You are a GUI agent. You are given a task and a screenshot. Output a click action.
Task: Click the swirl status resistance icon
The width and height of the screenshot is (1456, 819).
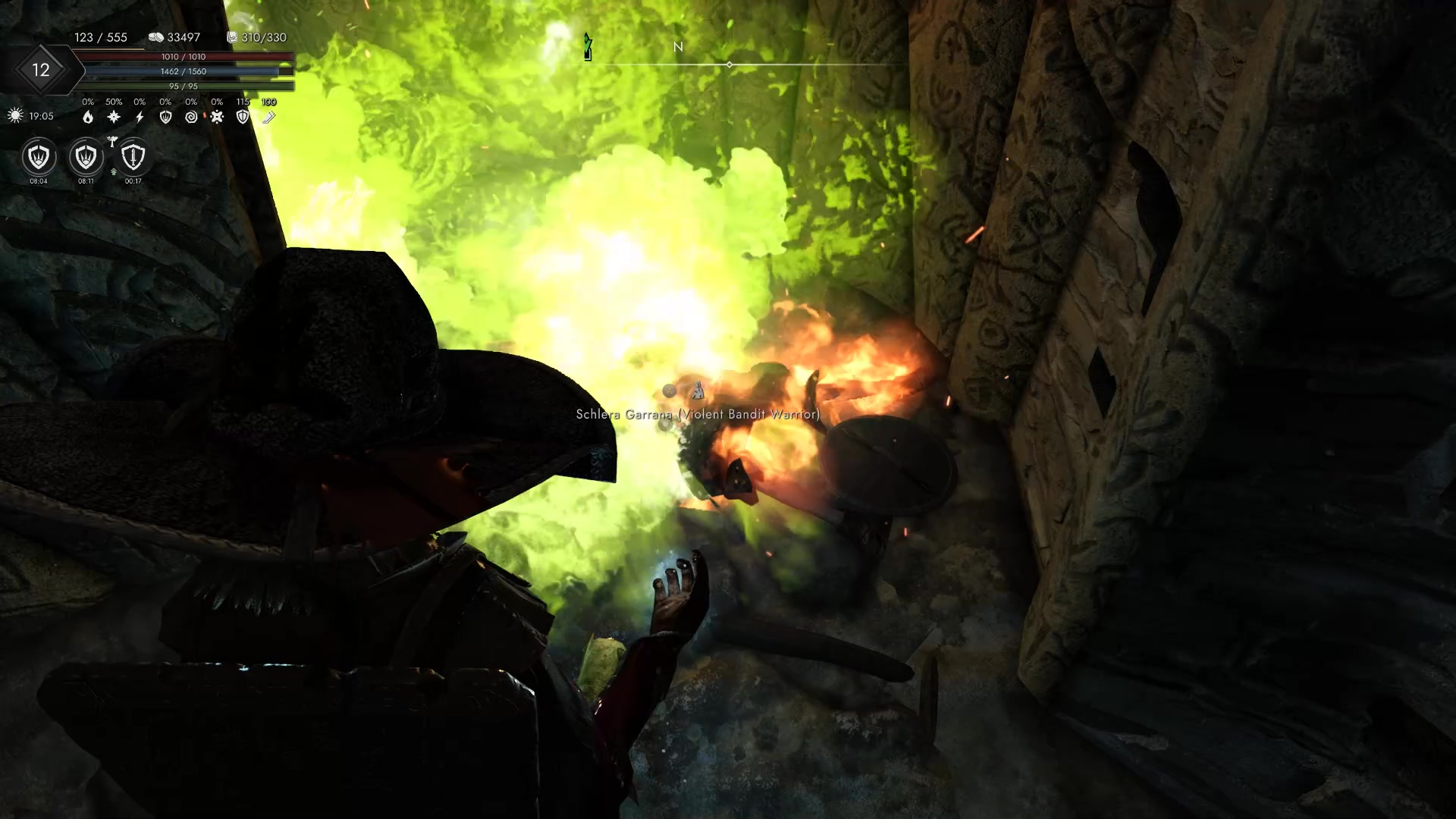pyautogui.click(x=191, y=117)
